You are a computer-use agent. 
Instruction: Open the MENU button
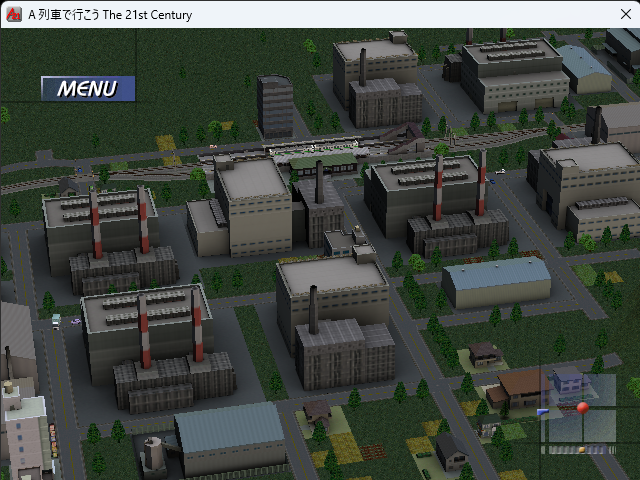87,88
